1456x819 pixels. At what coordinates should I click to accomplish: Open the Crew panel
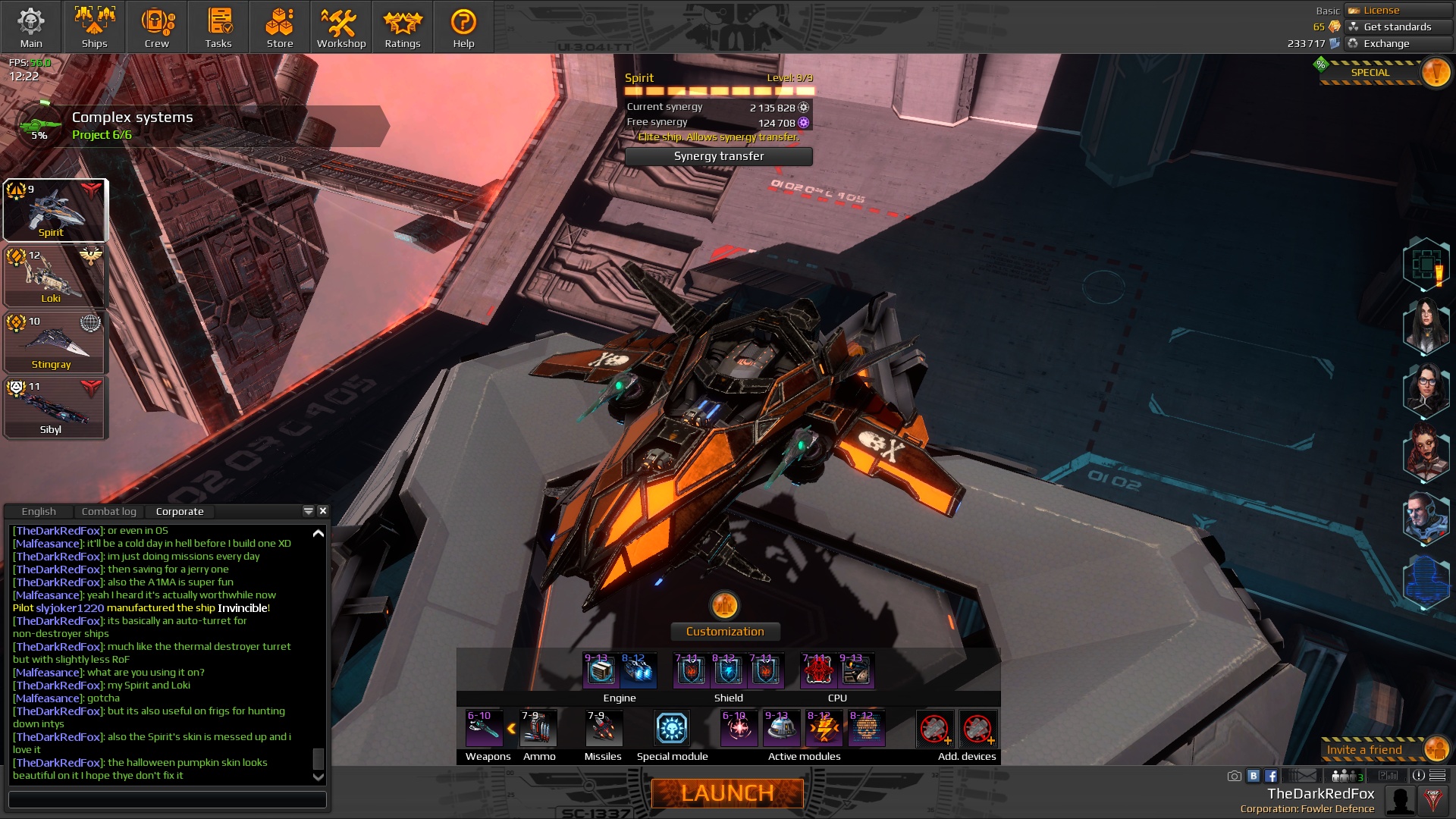(156, 27)
